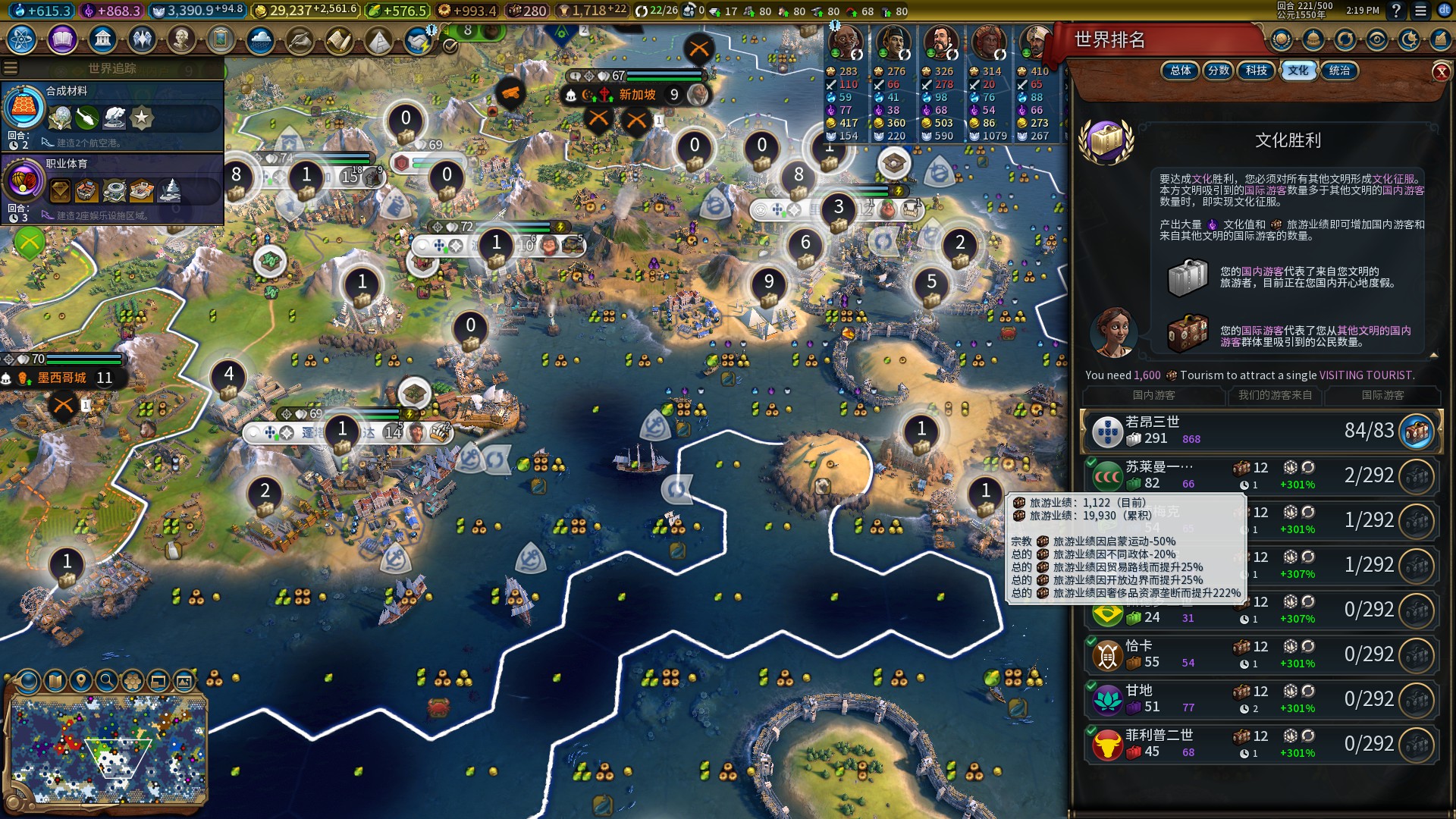Select the 菲利普二世 row in rankings
The height and width of the screenshot is (819, 1456).
click(1259, 743)
